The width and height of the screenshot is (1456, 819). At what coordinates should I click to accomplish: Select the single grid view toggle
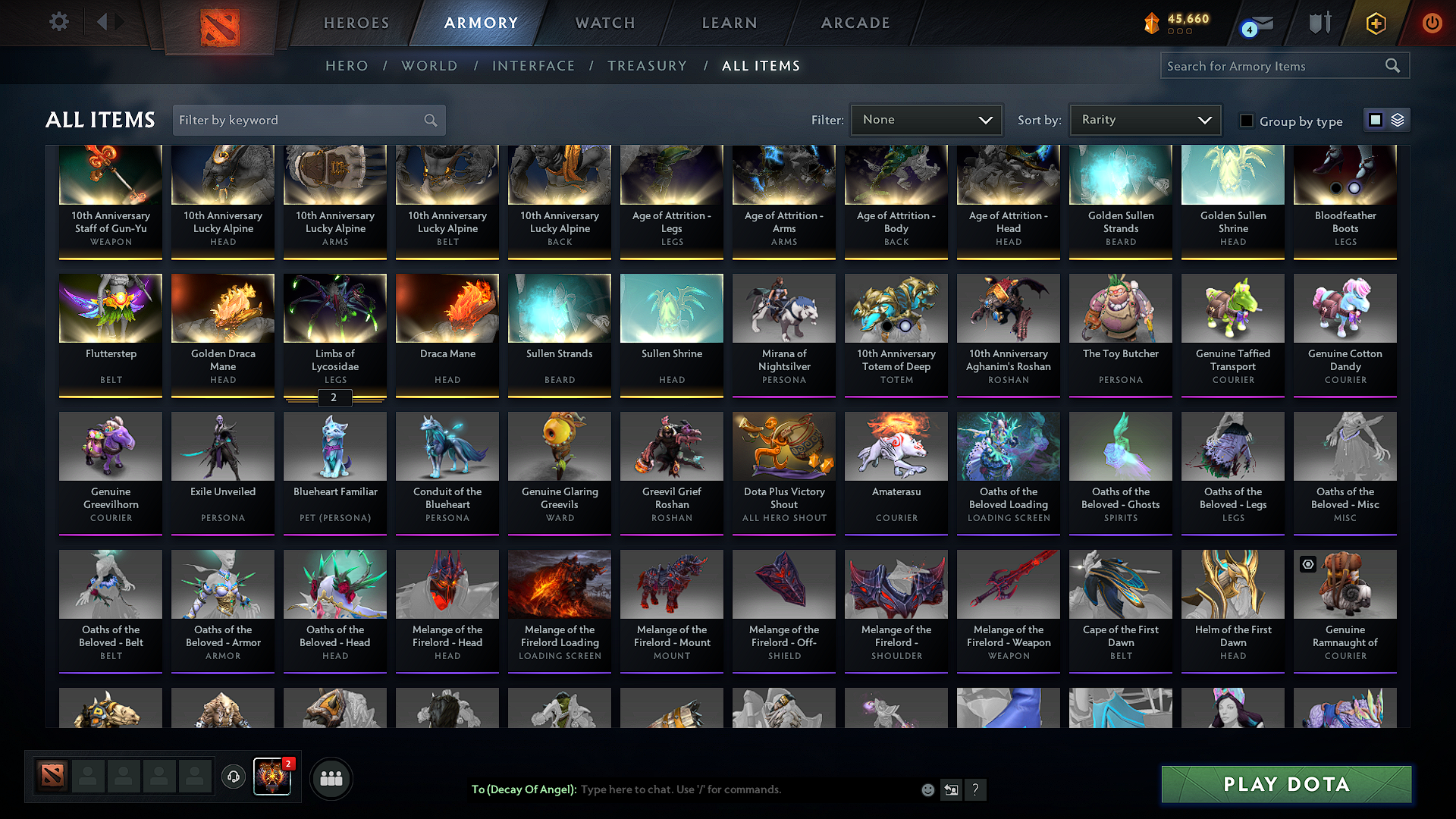[x=1375, y=119]
